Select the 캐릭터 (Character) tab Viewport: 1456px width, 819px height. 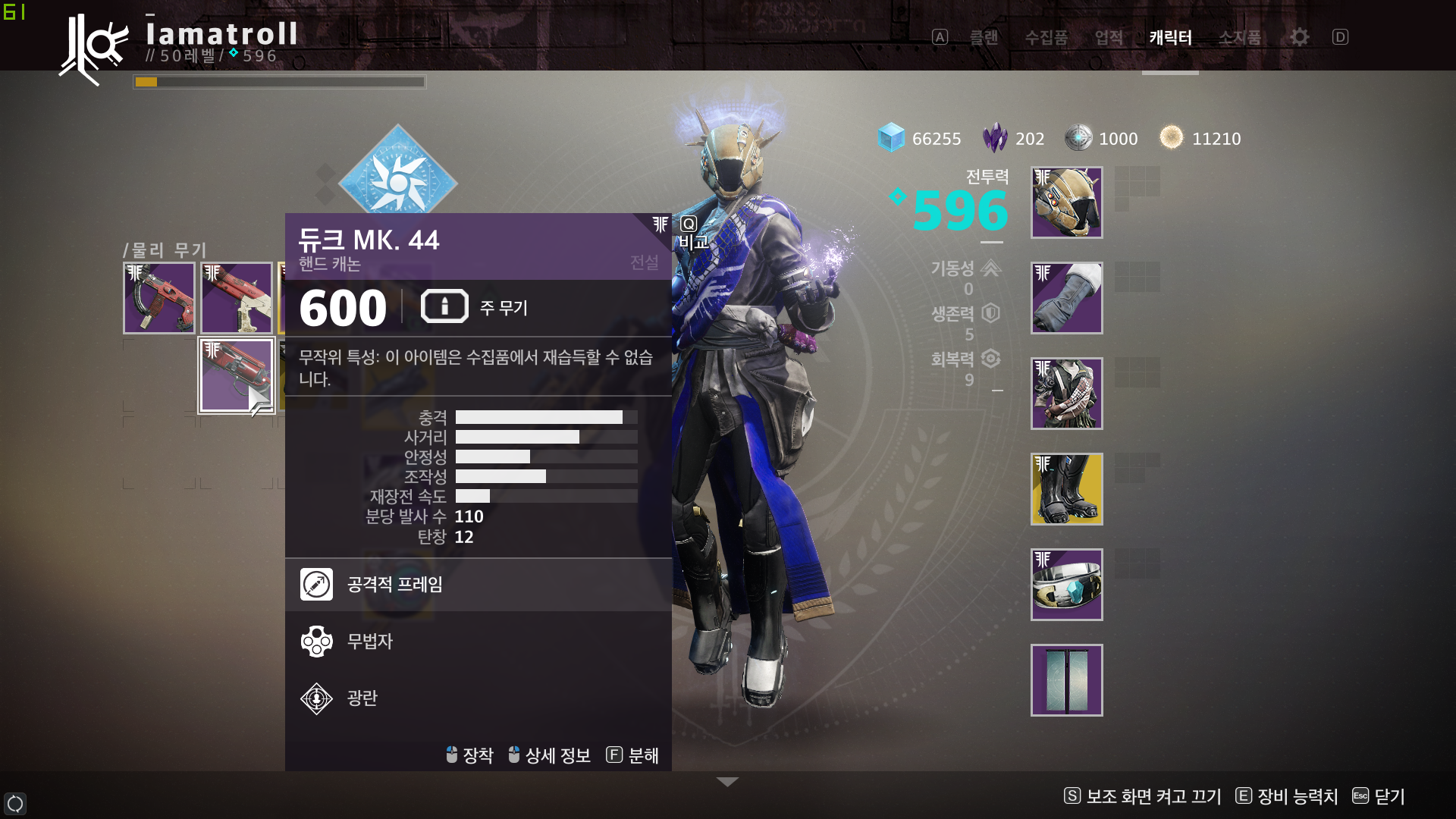(x=1170, y=37)
